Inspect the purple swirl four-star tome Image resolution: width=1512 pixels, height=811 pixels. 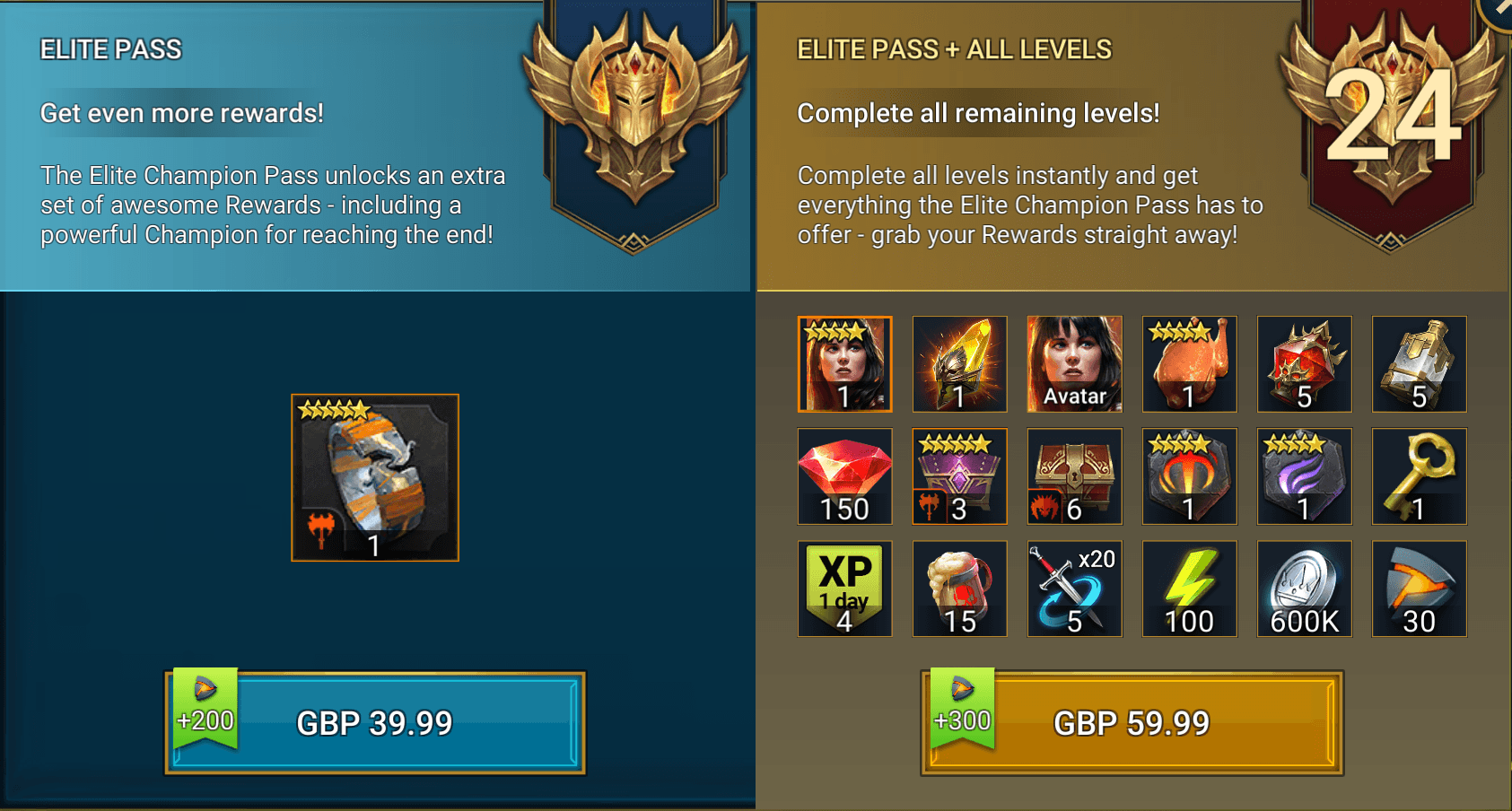click(x=1304, y=476)
